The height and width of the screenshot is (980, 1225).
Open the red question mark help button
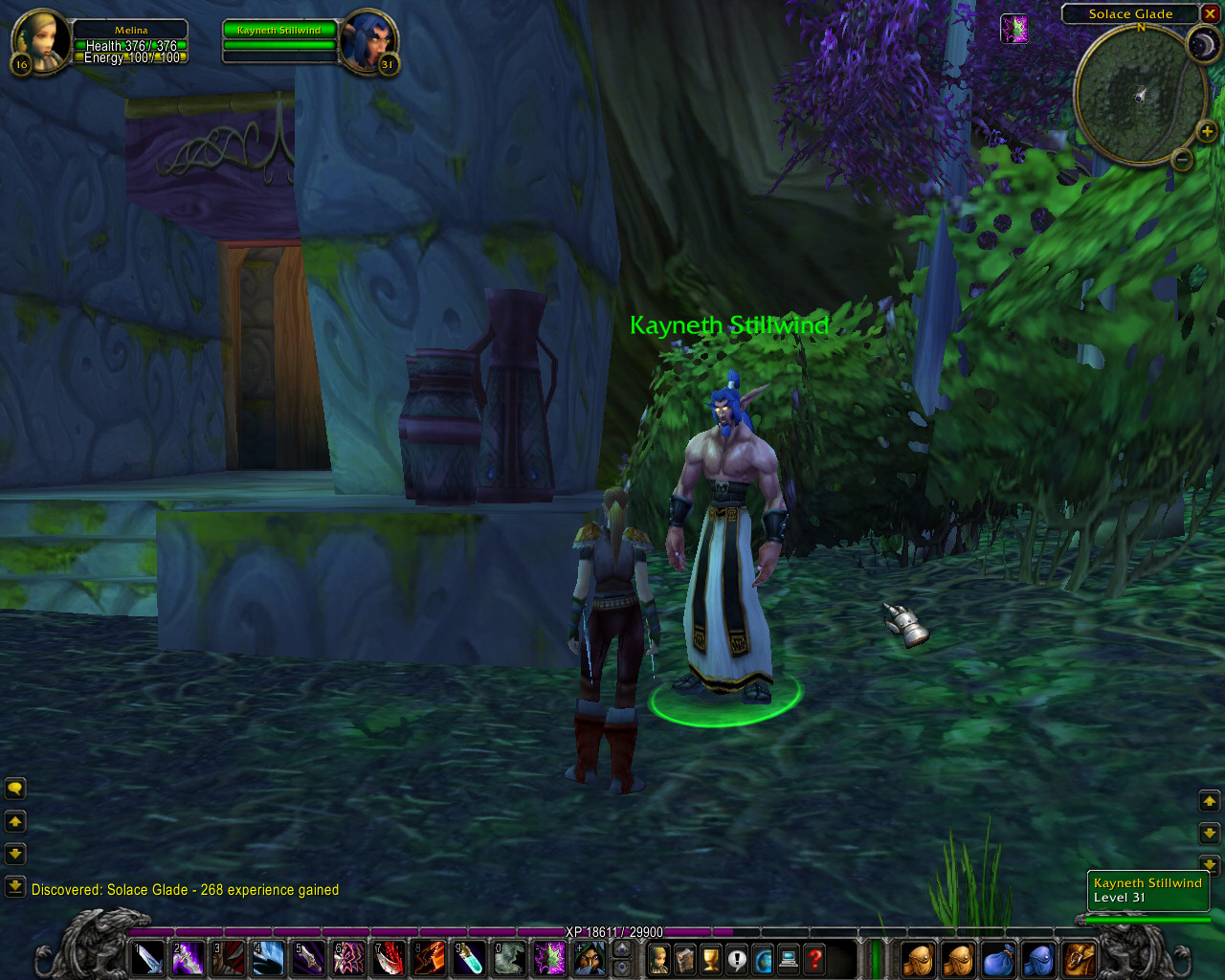pyautogui.click(x=814, y=958)
